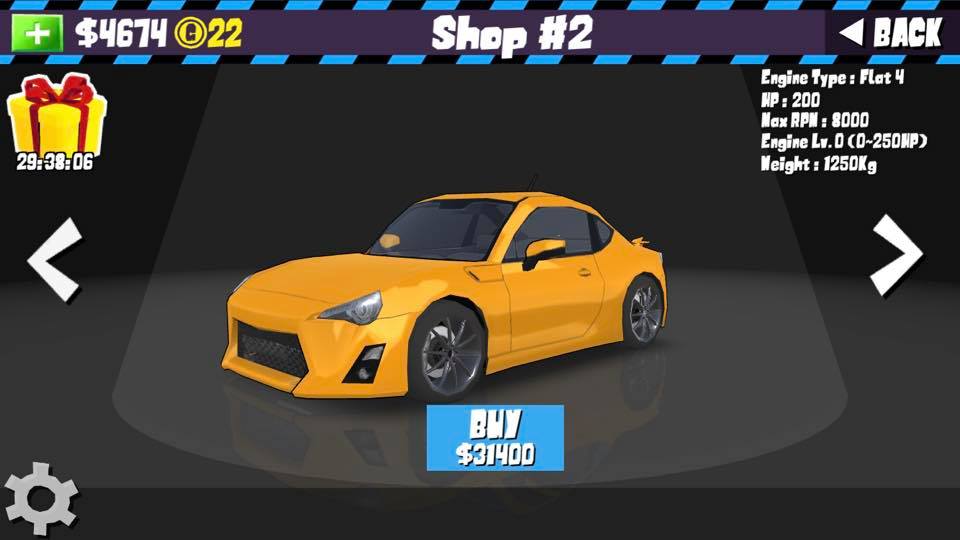Open settings with the gear icon
The width and height of the screenshot is (960, 540).
coord(41,497)
